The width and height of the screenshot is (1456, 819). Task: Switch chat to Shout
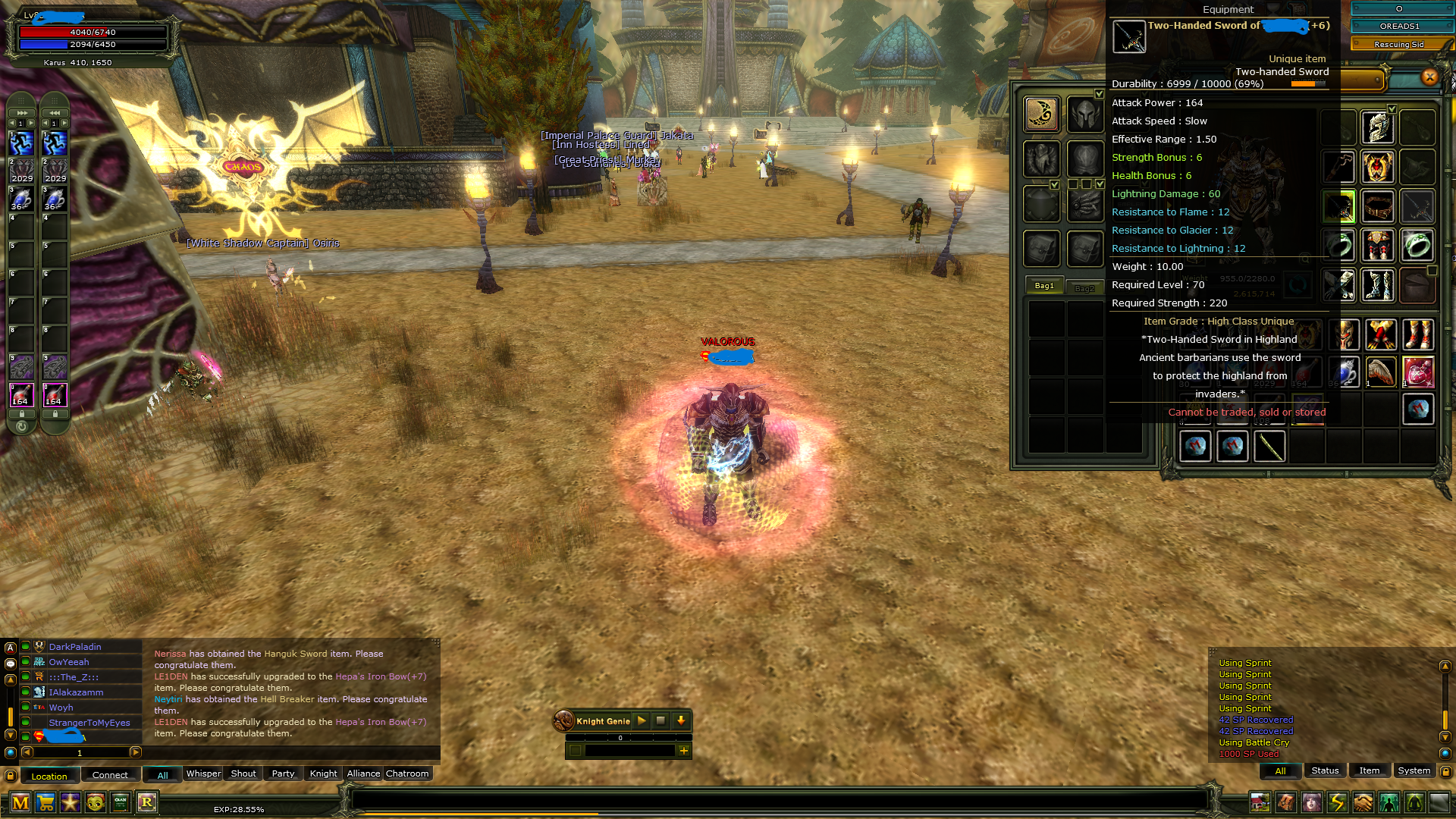point(243,773)
